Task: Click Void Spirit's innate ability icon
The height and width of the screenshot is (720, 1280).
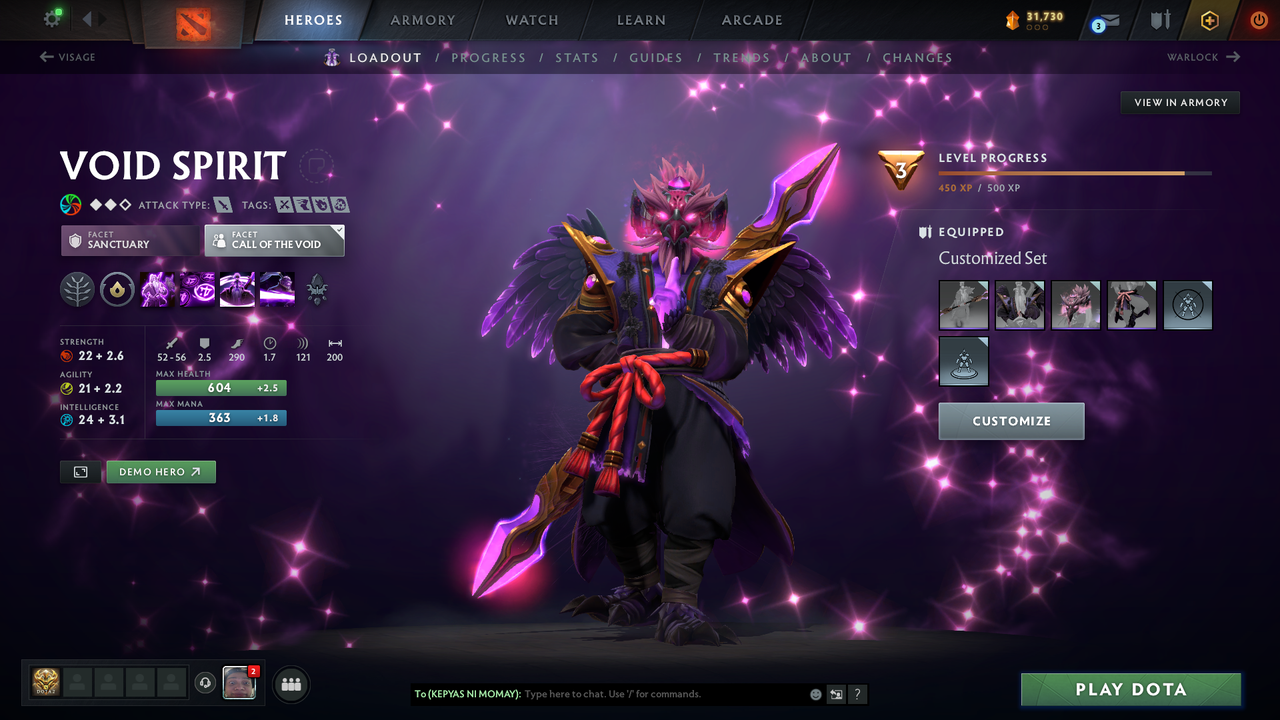Action: pyautogui.click(x=117, y=289)
